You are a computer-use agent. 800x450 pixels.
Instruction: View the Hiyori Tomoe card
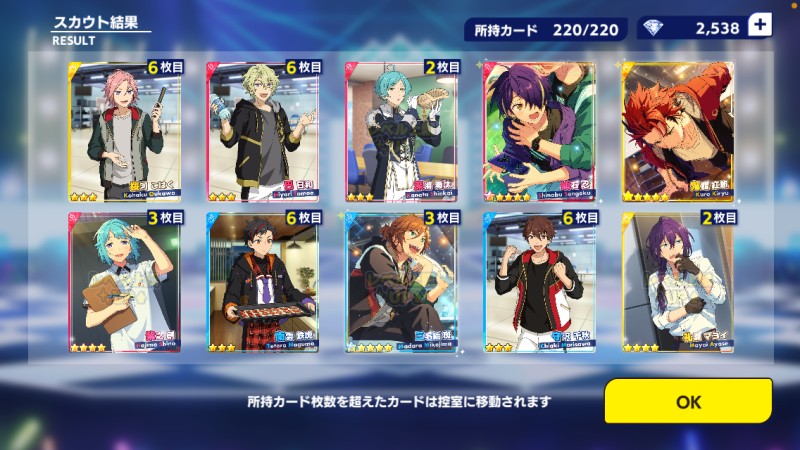click(x=263, y=129)
